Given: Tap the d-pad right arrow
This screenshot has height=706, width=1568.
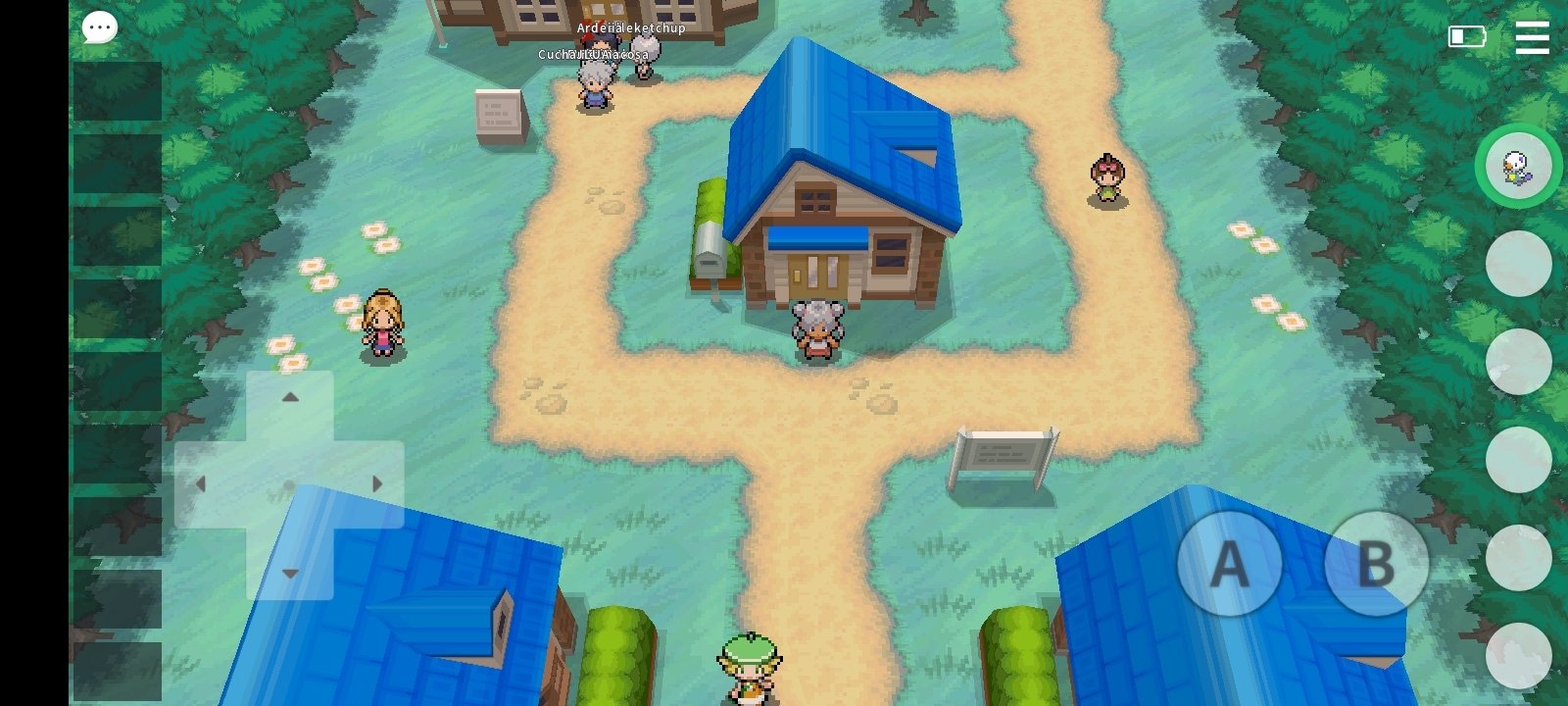Looking at the screenshot, I should pyautogui.click(x=377, y=484).
